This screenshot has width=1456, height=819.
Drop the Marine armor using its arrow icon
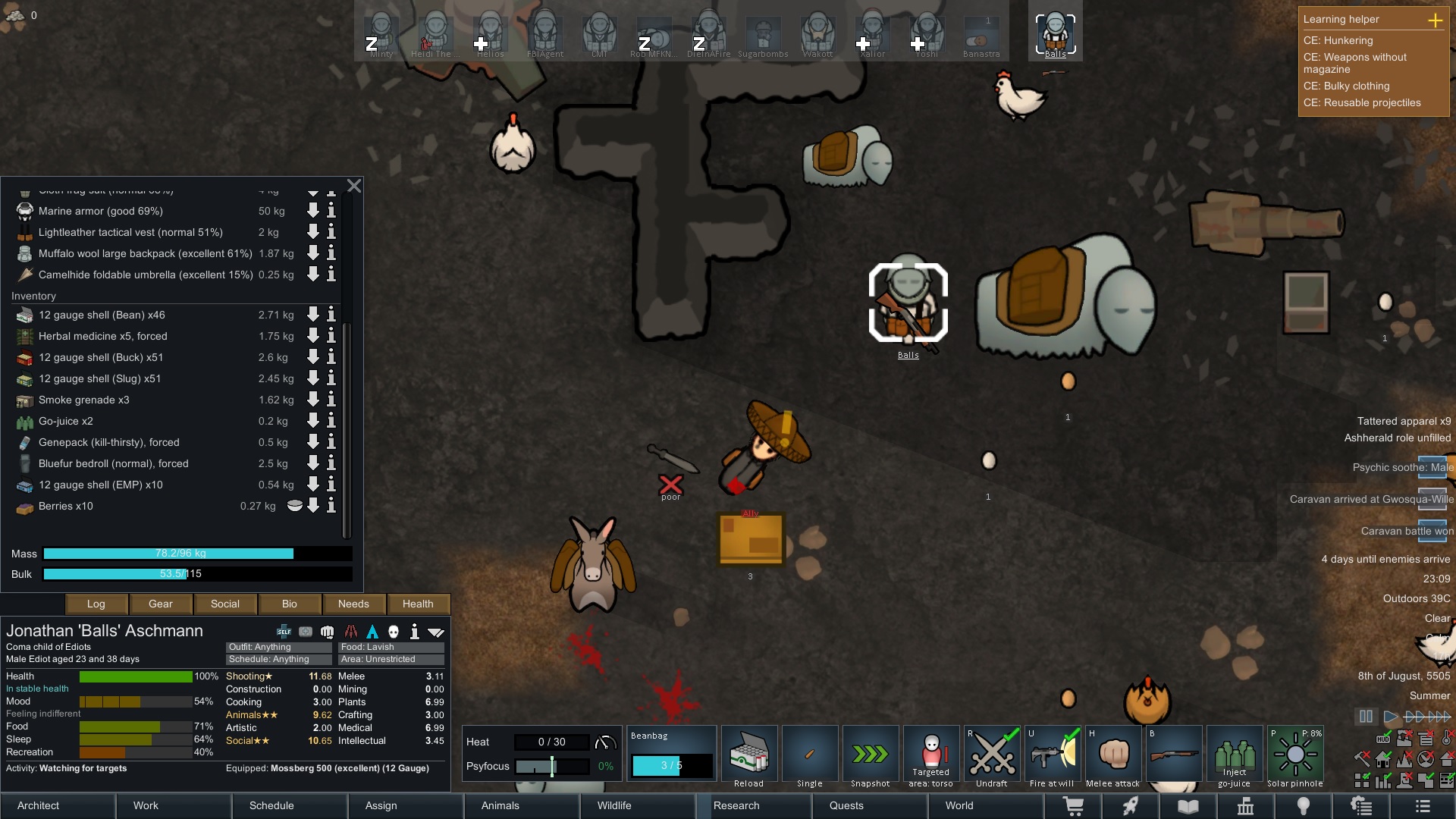pos(312,212)
